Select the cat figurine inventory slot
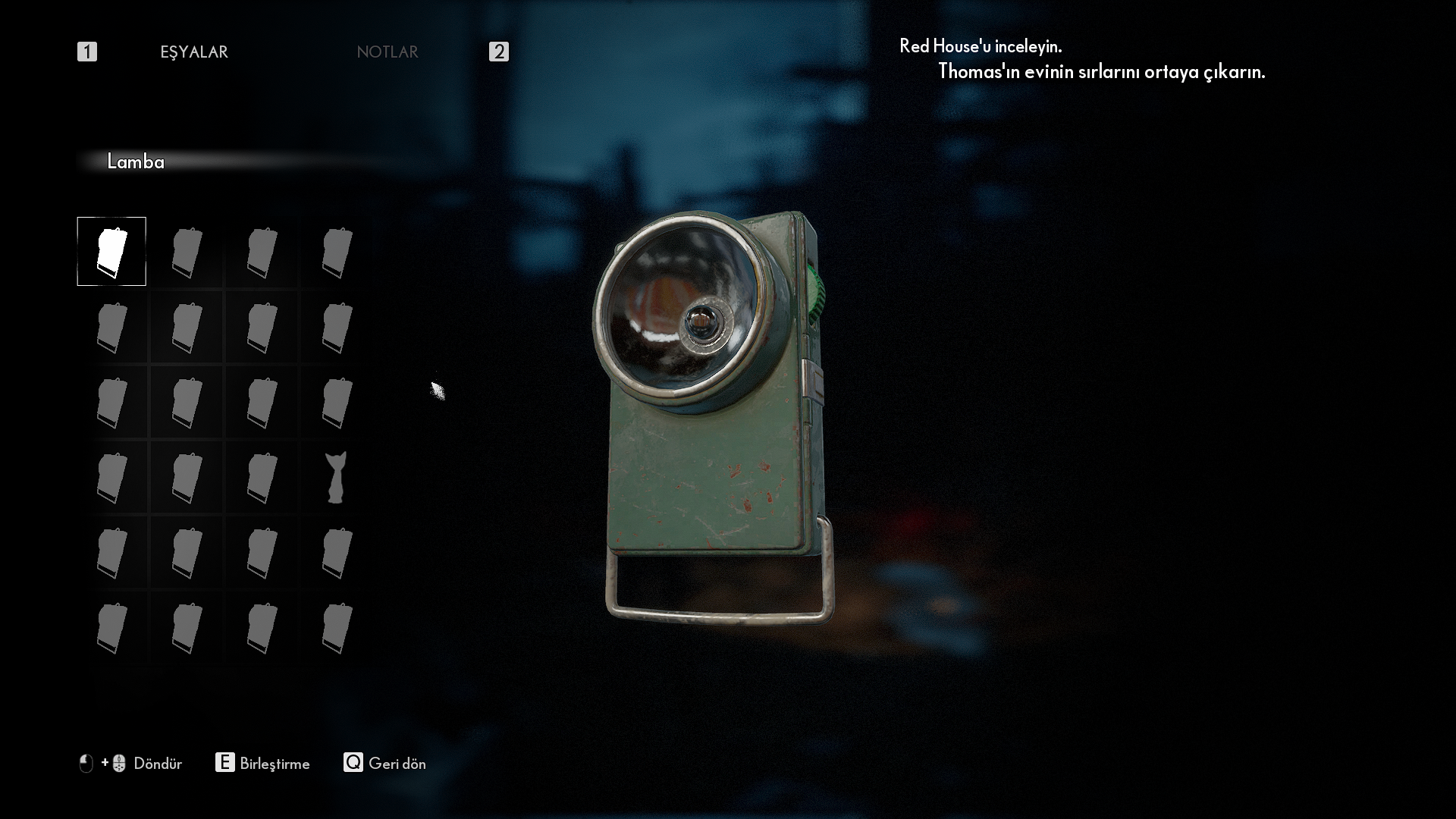1456x819 pixels. (x=336, y=478)
